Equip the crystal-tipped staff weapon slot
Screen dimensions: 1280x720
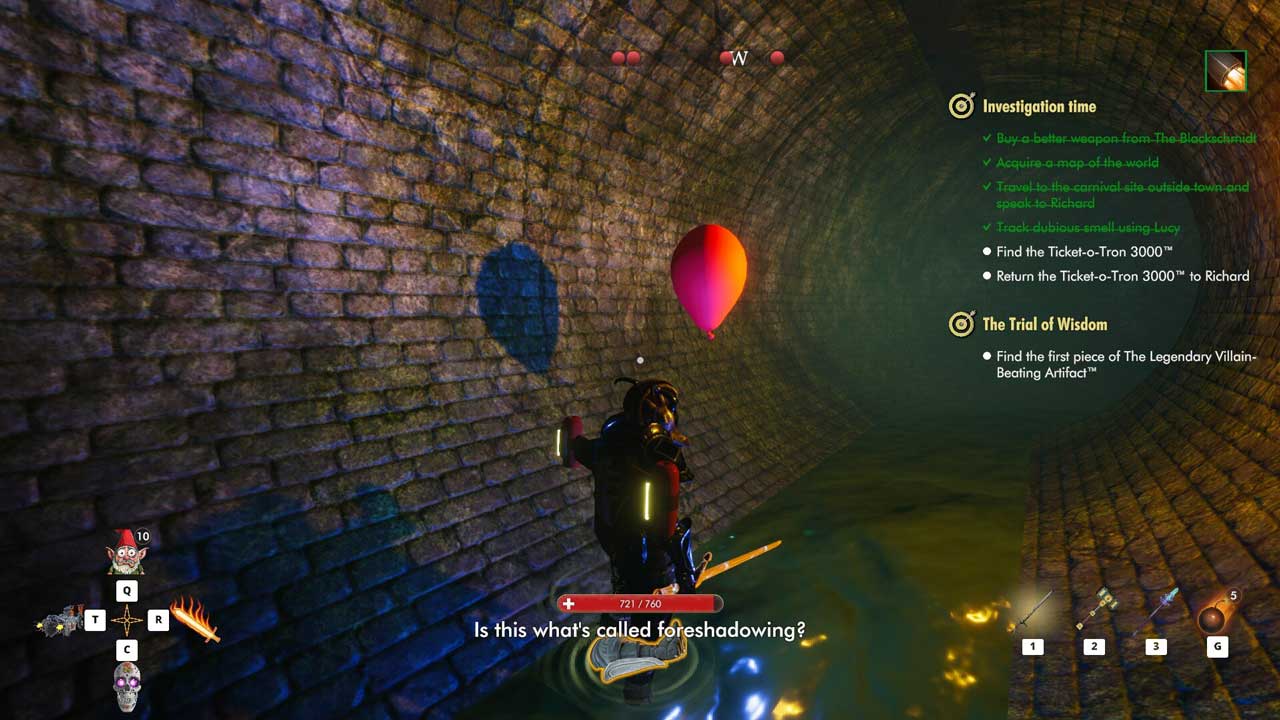(x=1156, y=609)
